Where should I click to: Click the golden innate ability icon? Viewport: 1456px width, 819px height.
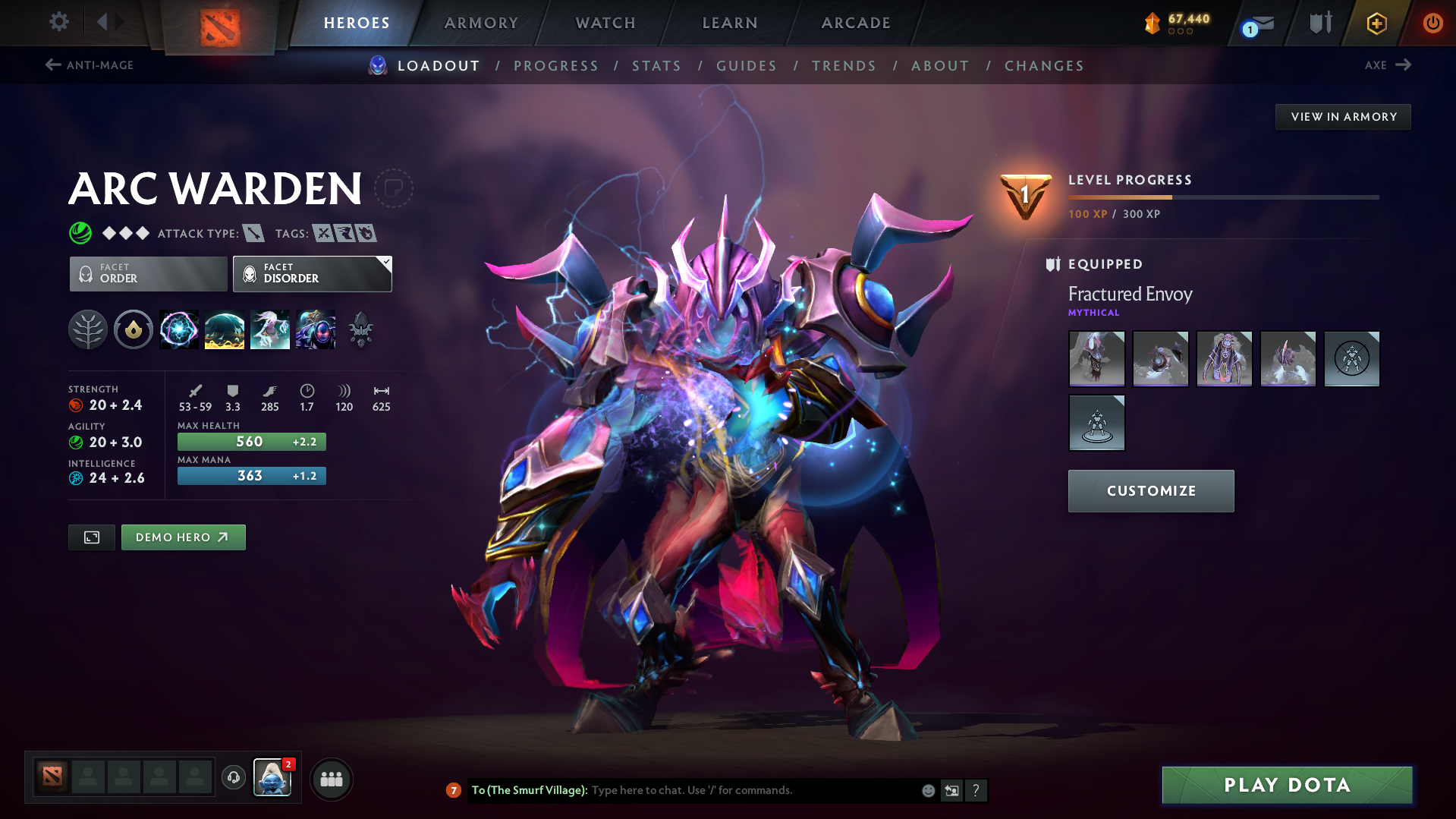[134, 329]
